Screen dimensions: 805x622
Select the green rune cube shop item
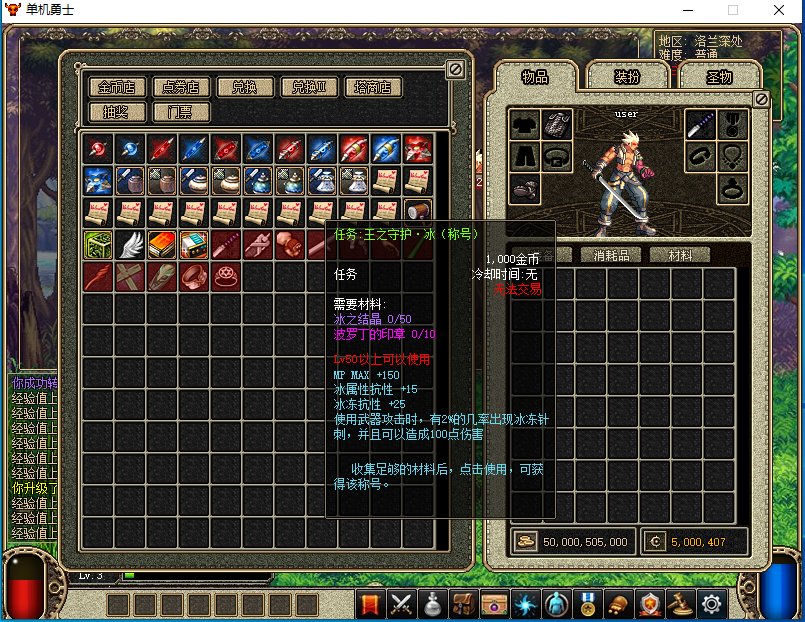98,245
